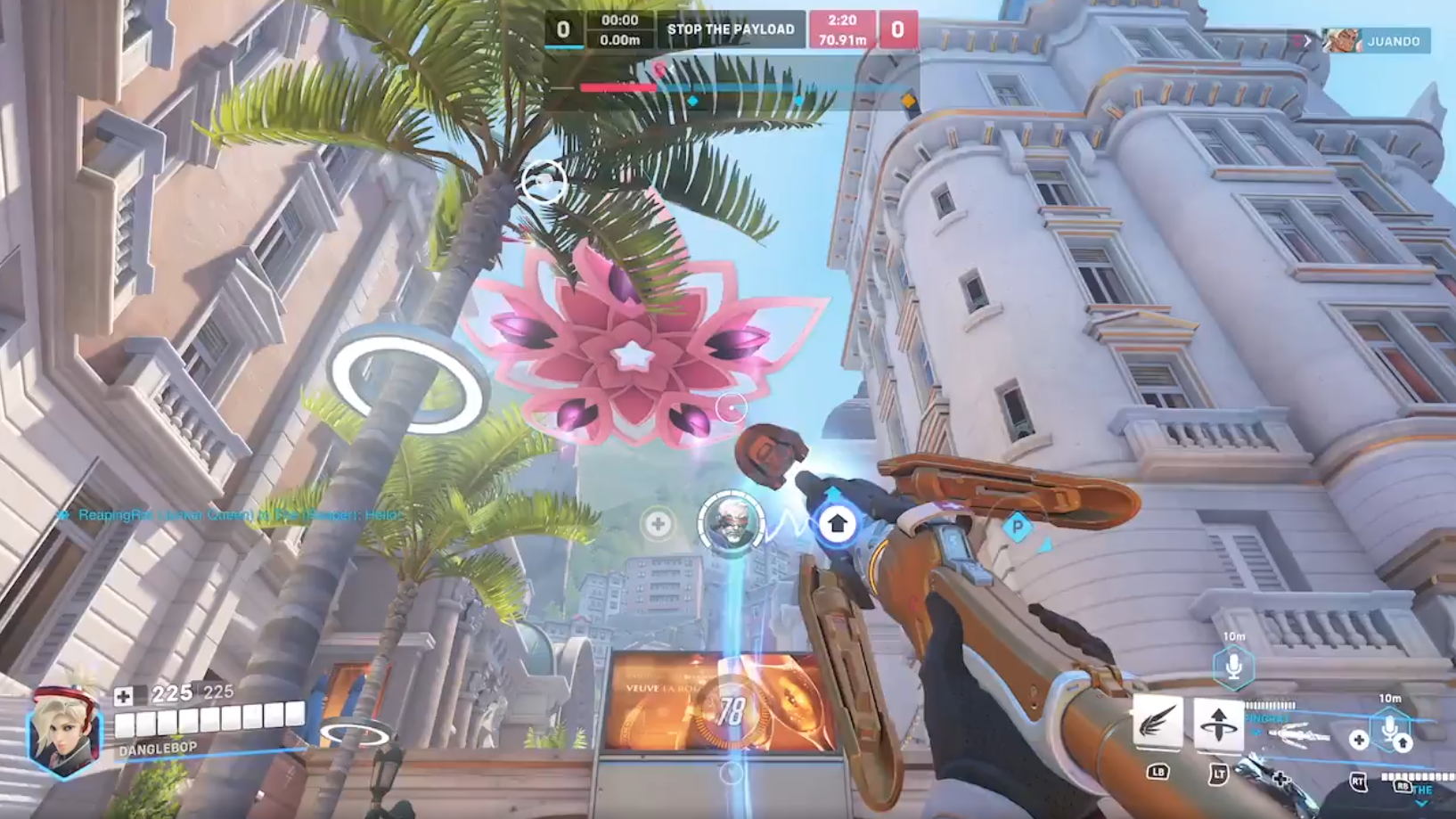Click the Guardian Angel ability icon above LT

click(x=1219, y=724)
